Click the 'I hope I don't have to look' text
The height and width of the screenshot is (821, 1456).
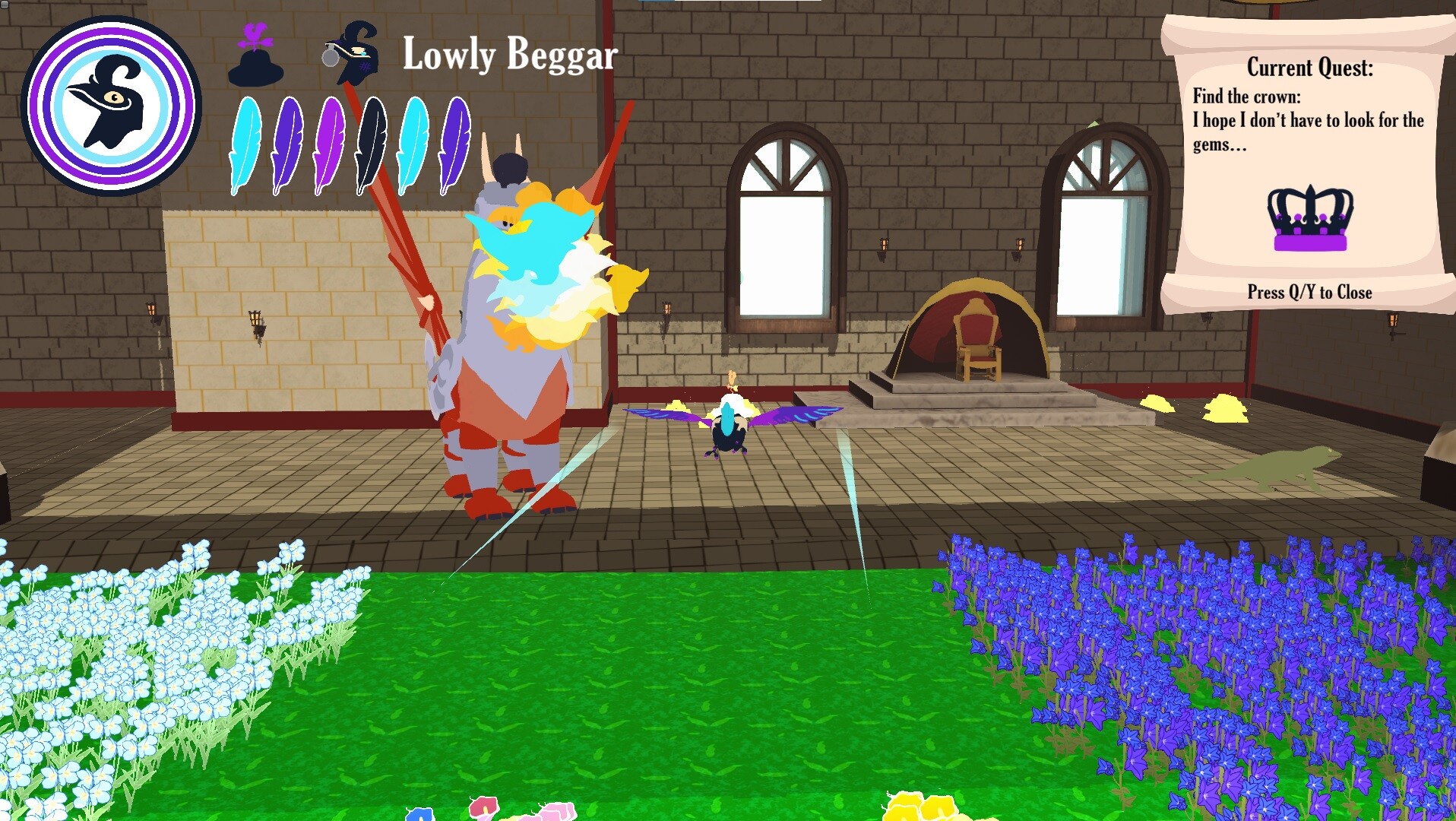pos(1307,120)
